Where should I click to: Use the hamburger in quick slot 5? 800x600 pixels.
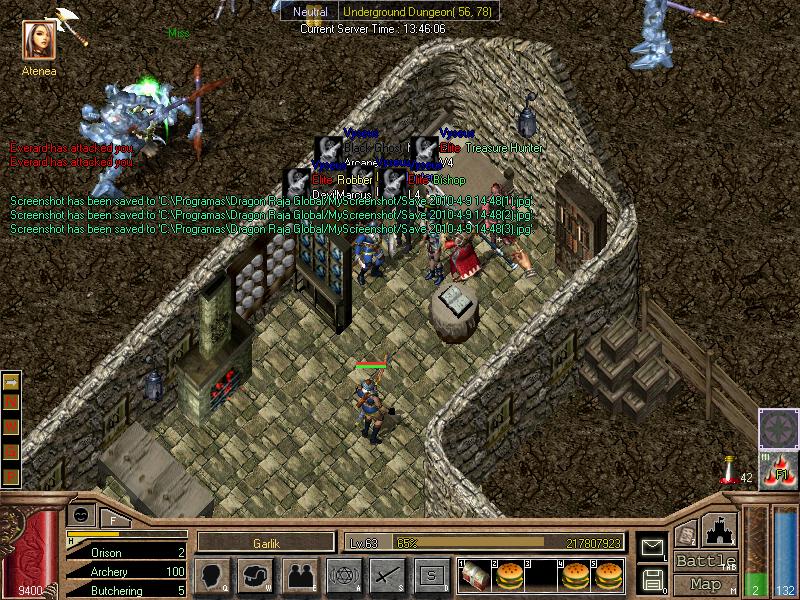pos(608,575)
